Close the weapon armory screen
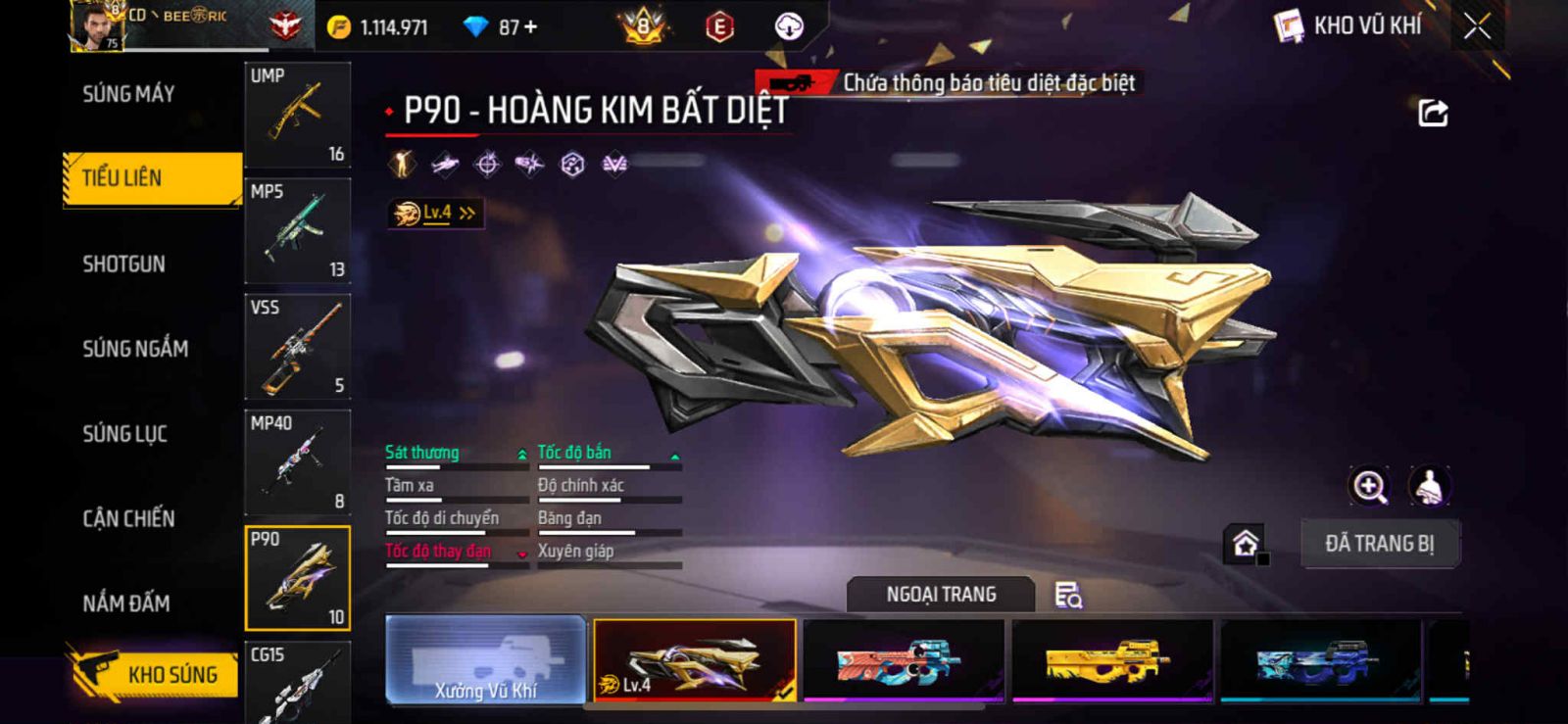 (1477, 26)
